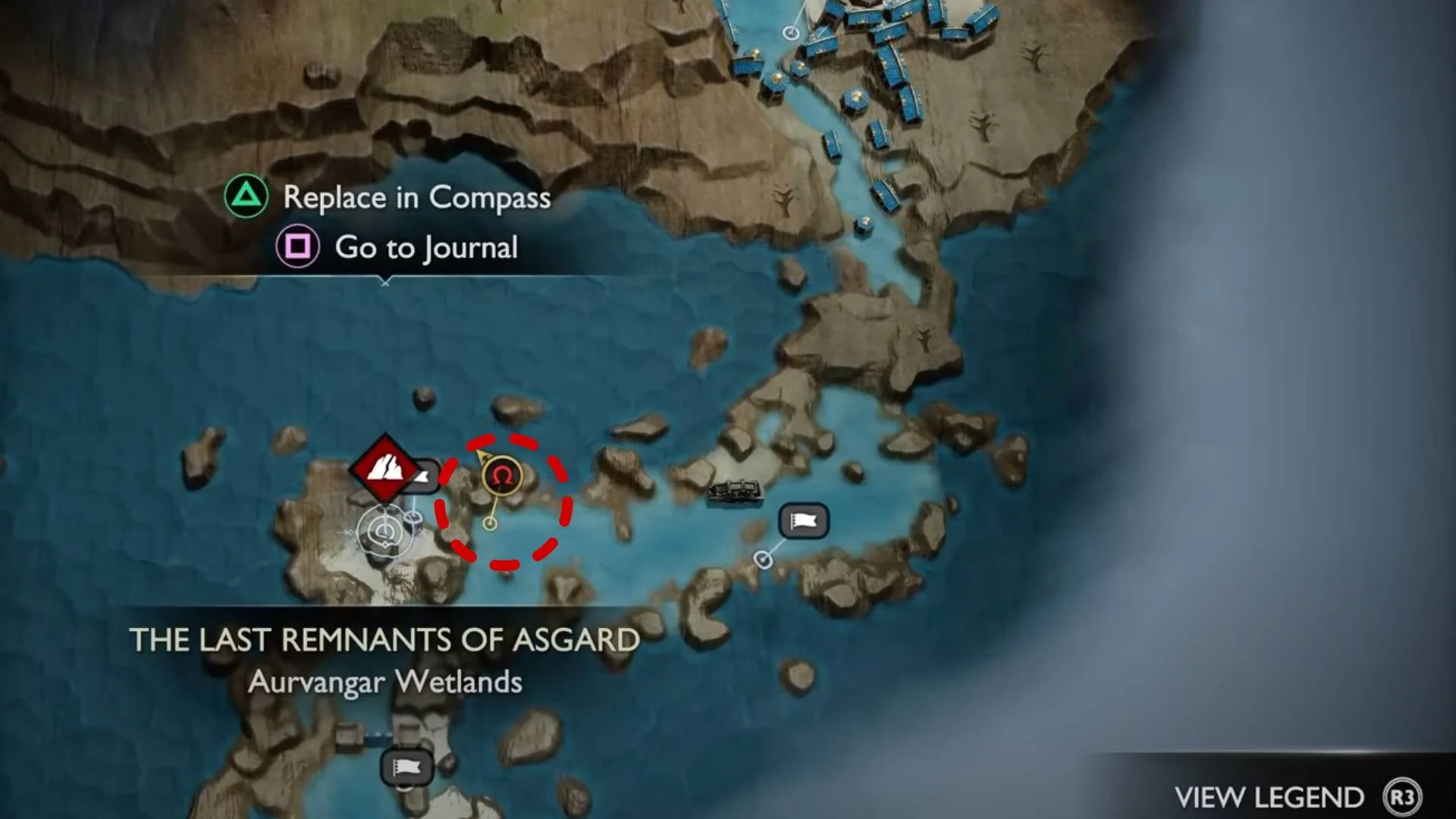This screenshot has width=1456, height=819.
Task: Go to Journal
Action: (x=425, y=247)
